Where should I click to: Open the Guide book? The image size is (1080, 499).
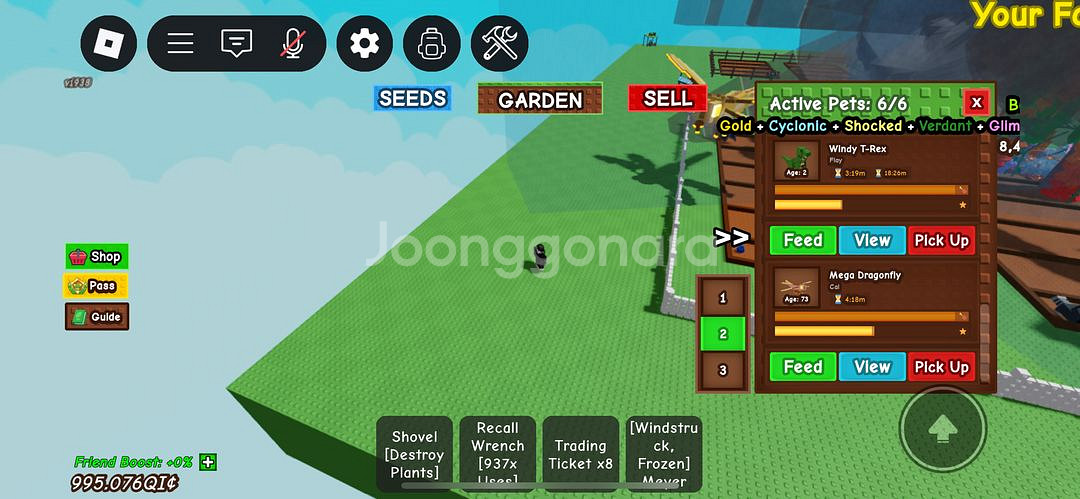pyautogui.click(x=96, y=317)
